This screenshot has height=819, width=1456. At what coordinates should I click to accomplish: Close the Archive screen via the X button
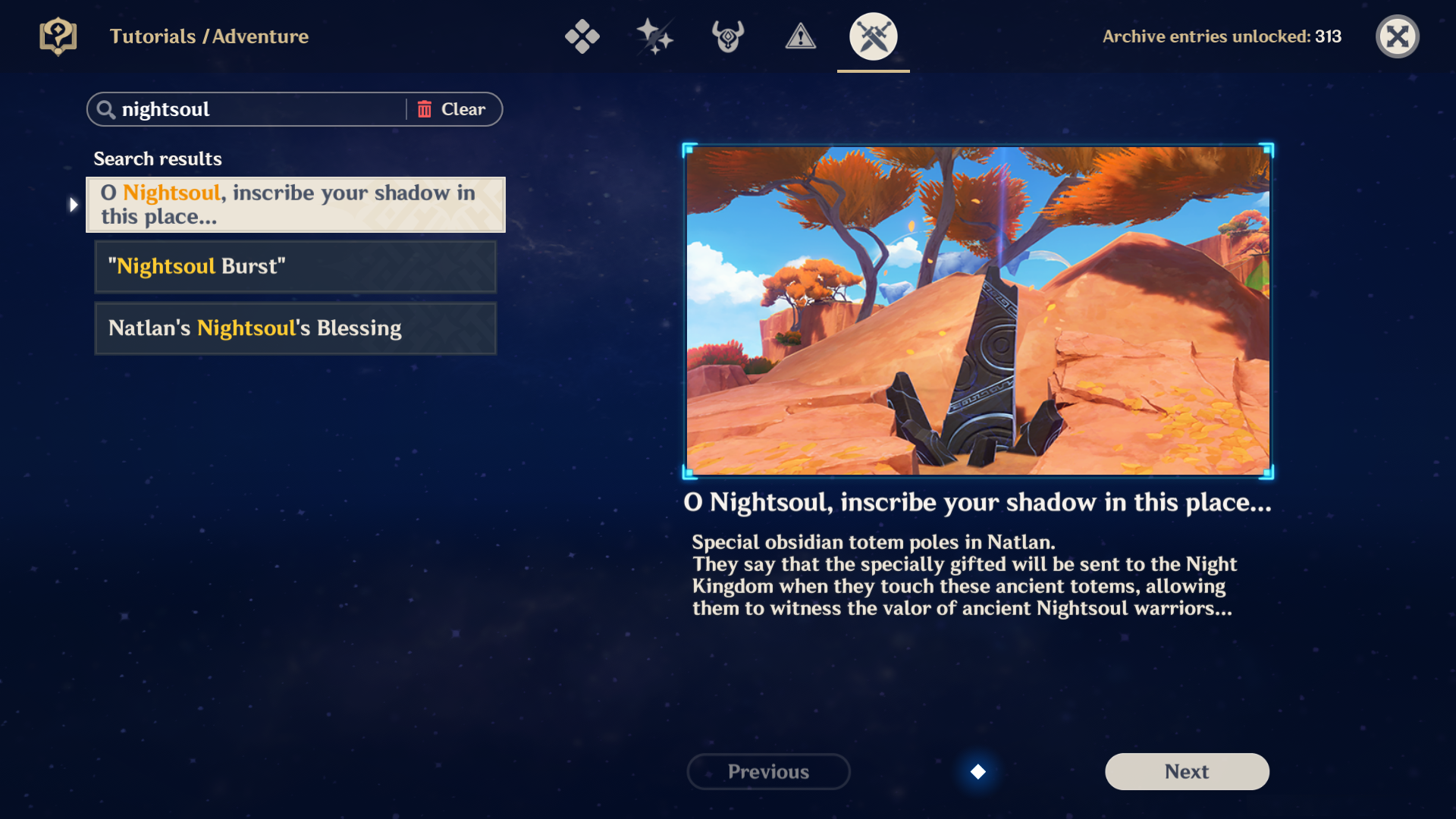[1398, 36]
